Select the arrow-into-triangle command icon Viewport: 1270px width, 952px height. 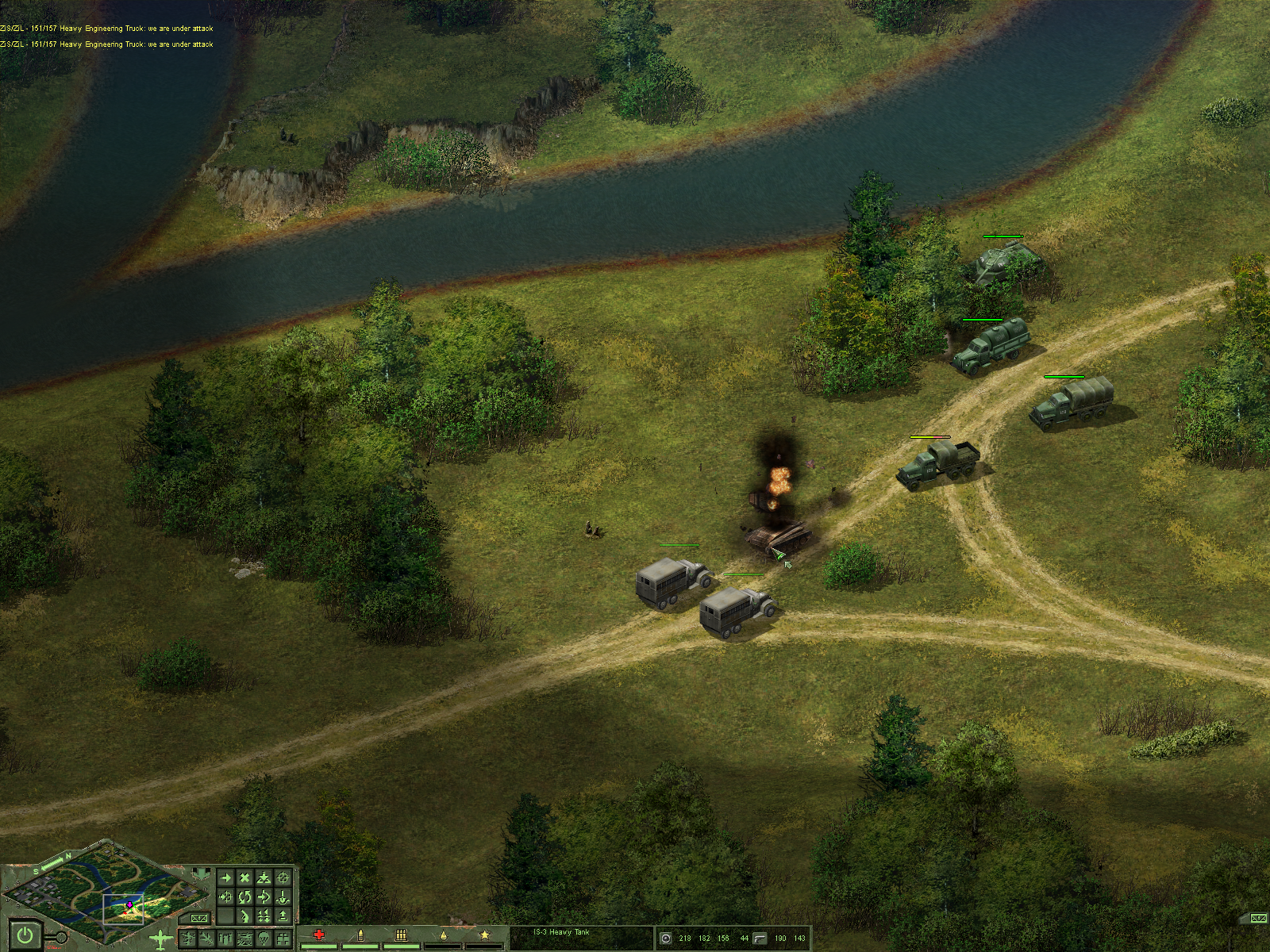click(x=264, y=877)
